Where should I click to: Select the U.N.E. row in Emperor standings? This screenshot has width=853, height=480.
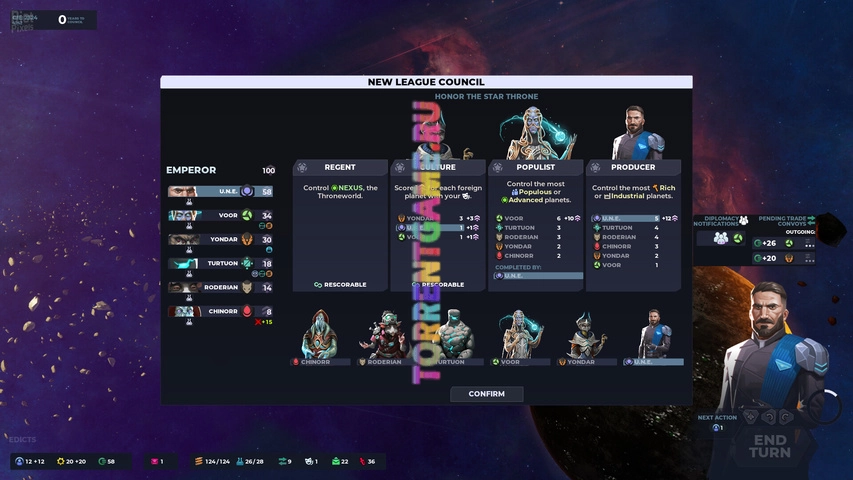(220, 191)
